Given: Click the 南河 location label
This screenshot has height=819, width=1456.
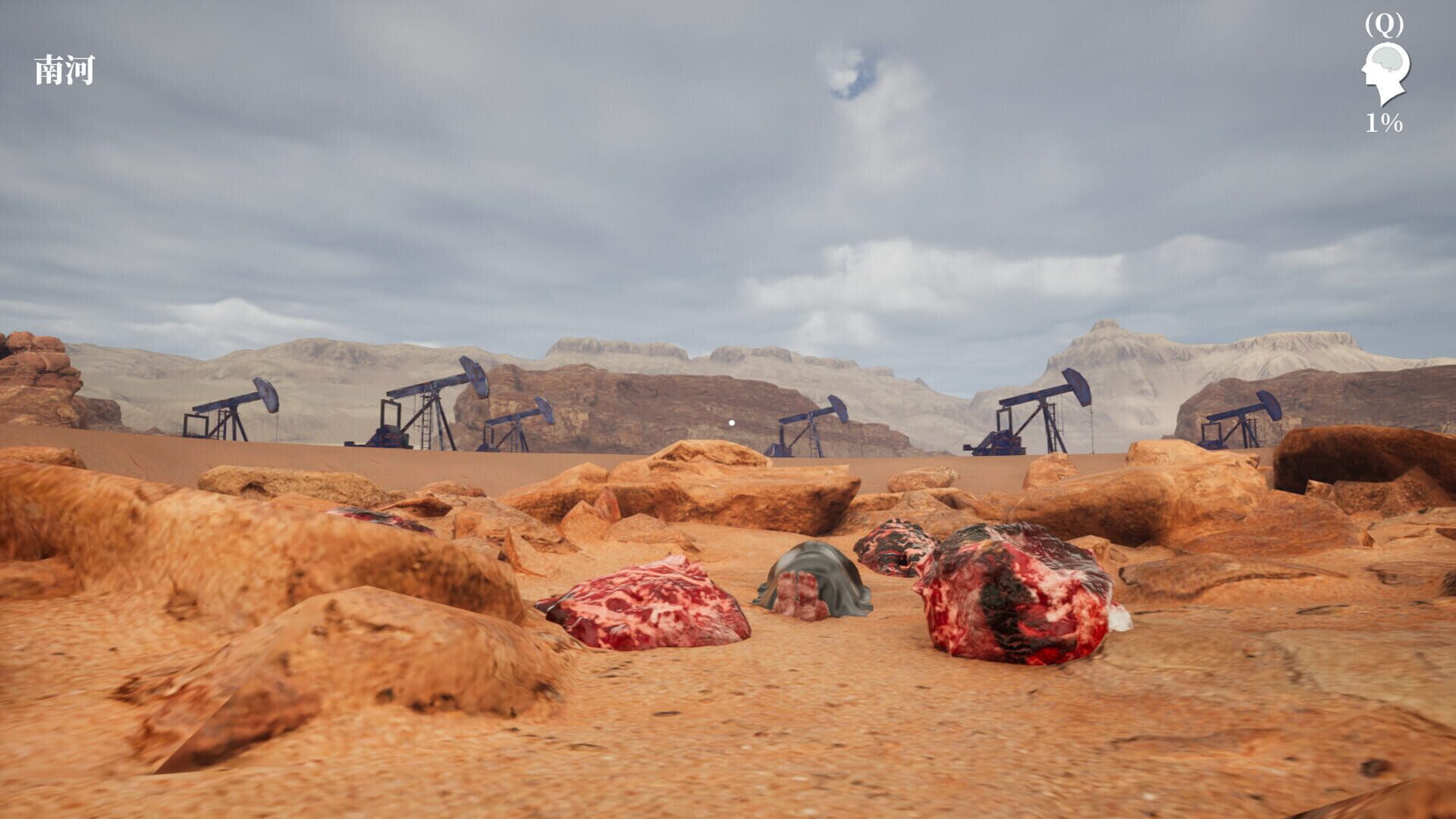Looking at the screenshot, I should tap(64, 69).
